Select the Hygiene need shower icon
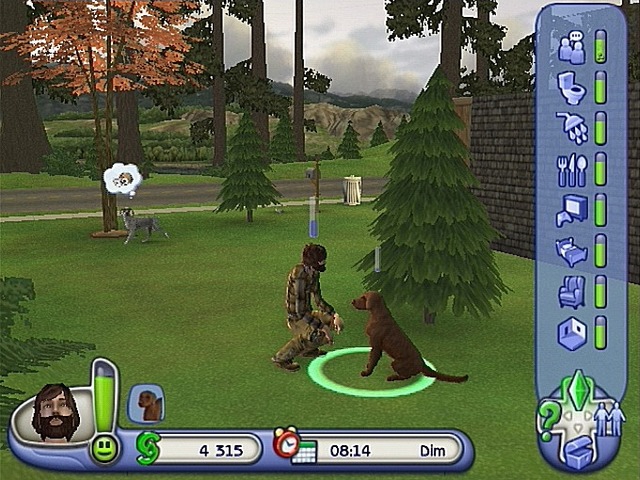Screen dimensions: 640x480 click(572, 128)
